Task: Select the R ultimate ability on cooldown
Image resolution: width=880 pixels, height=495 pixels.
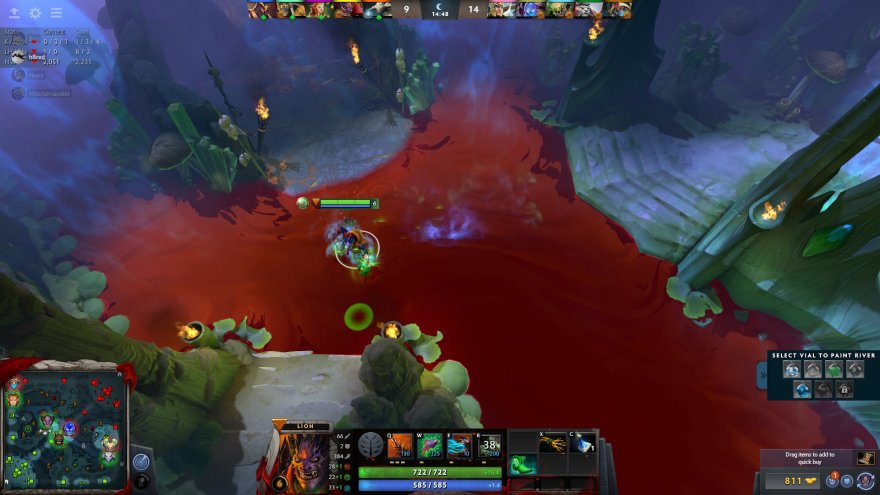Action: tap(489, 445)
